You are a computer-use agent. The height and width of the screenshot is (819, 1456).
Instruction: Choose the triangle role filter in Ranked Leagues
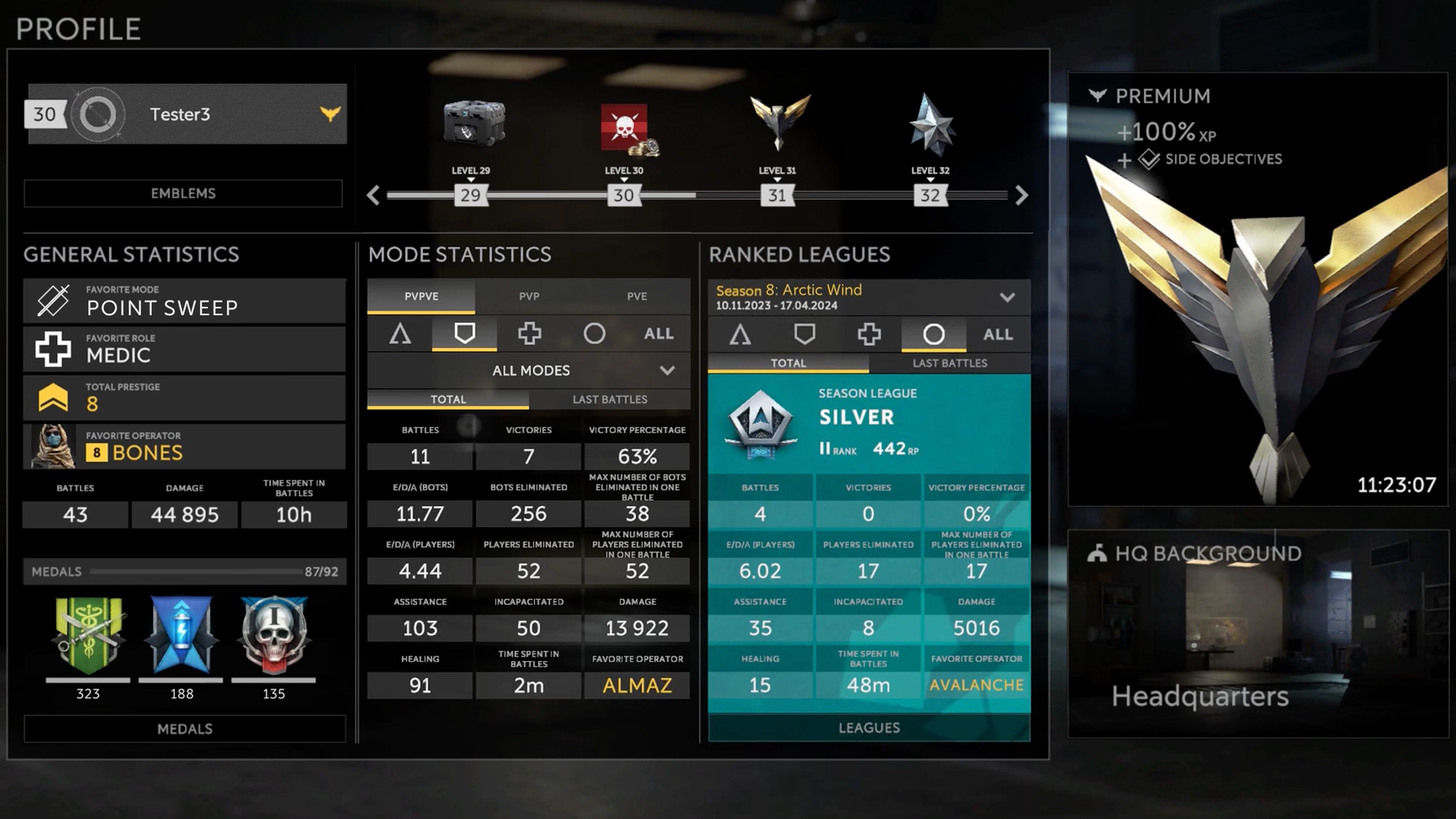(740, 334)
